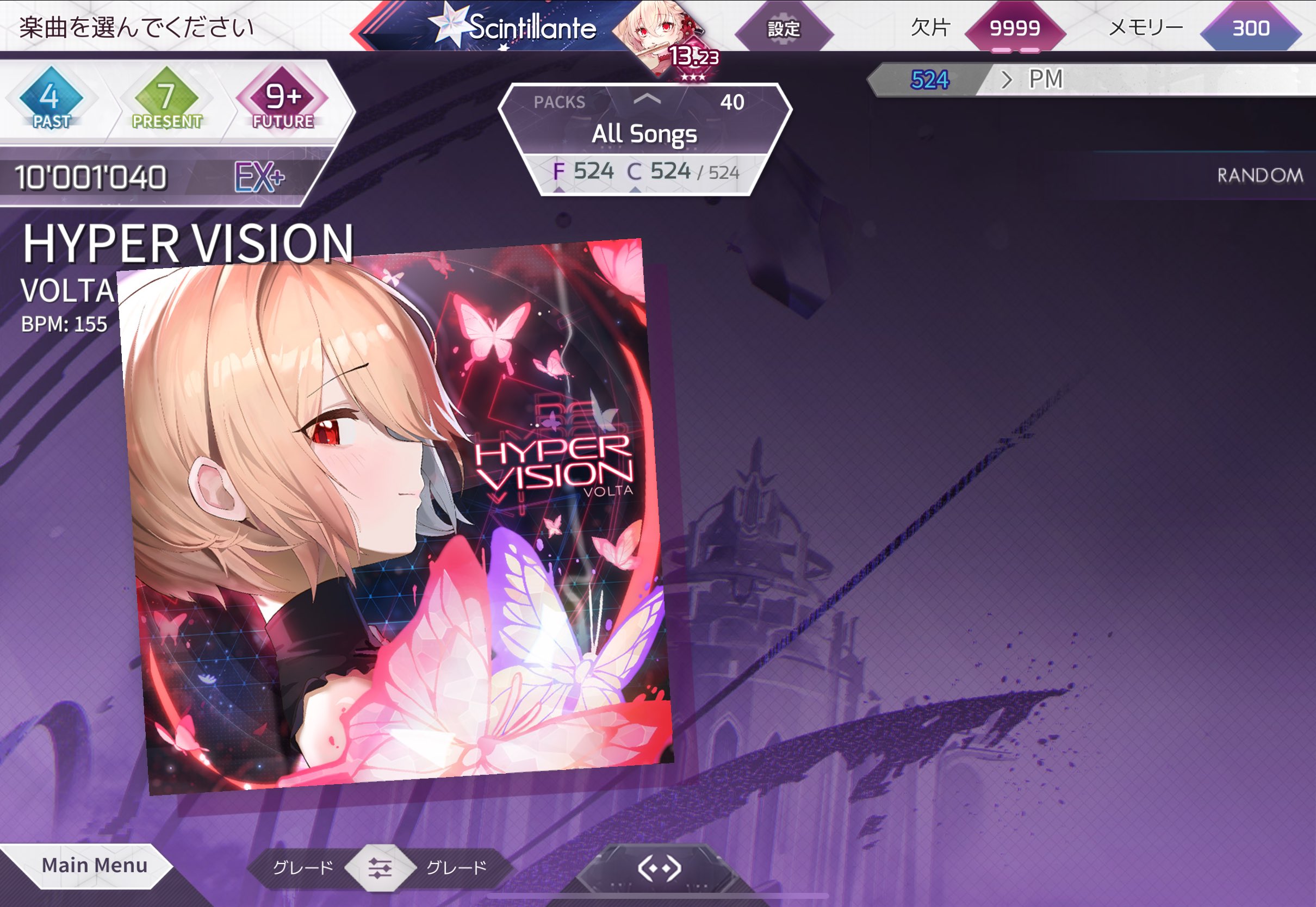Open the All Songs pack selector
The width and height of the screenshot is (1316, 907).
644,134
